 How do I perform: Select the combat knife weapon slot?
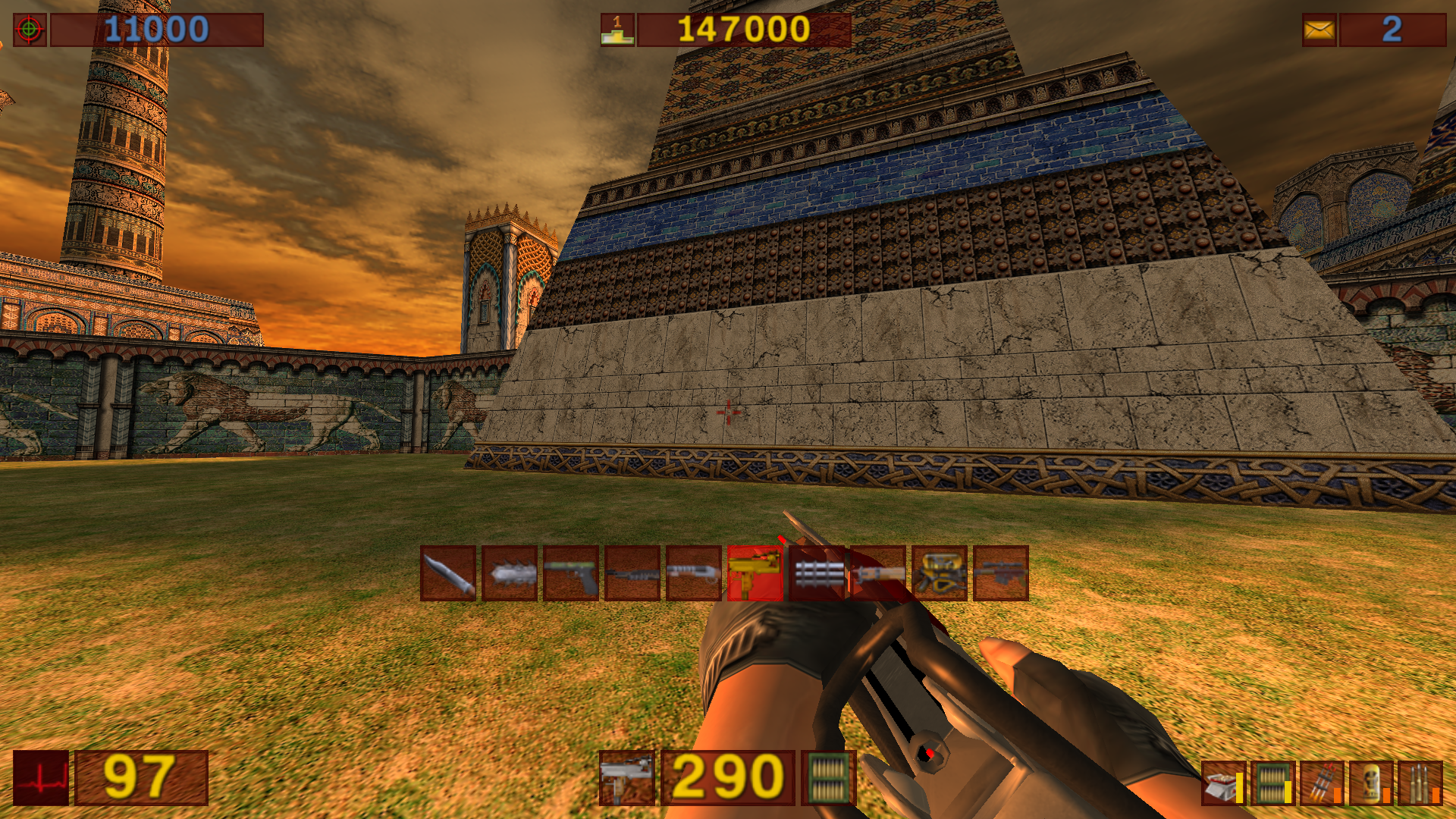[448, 573]
